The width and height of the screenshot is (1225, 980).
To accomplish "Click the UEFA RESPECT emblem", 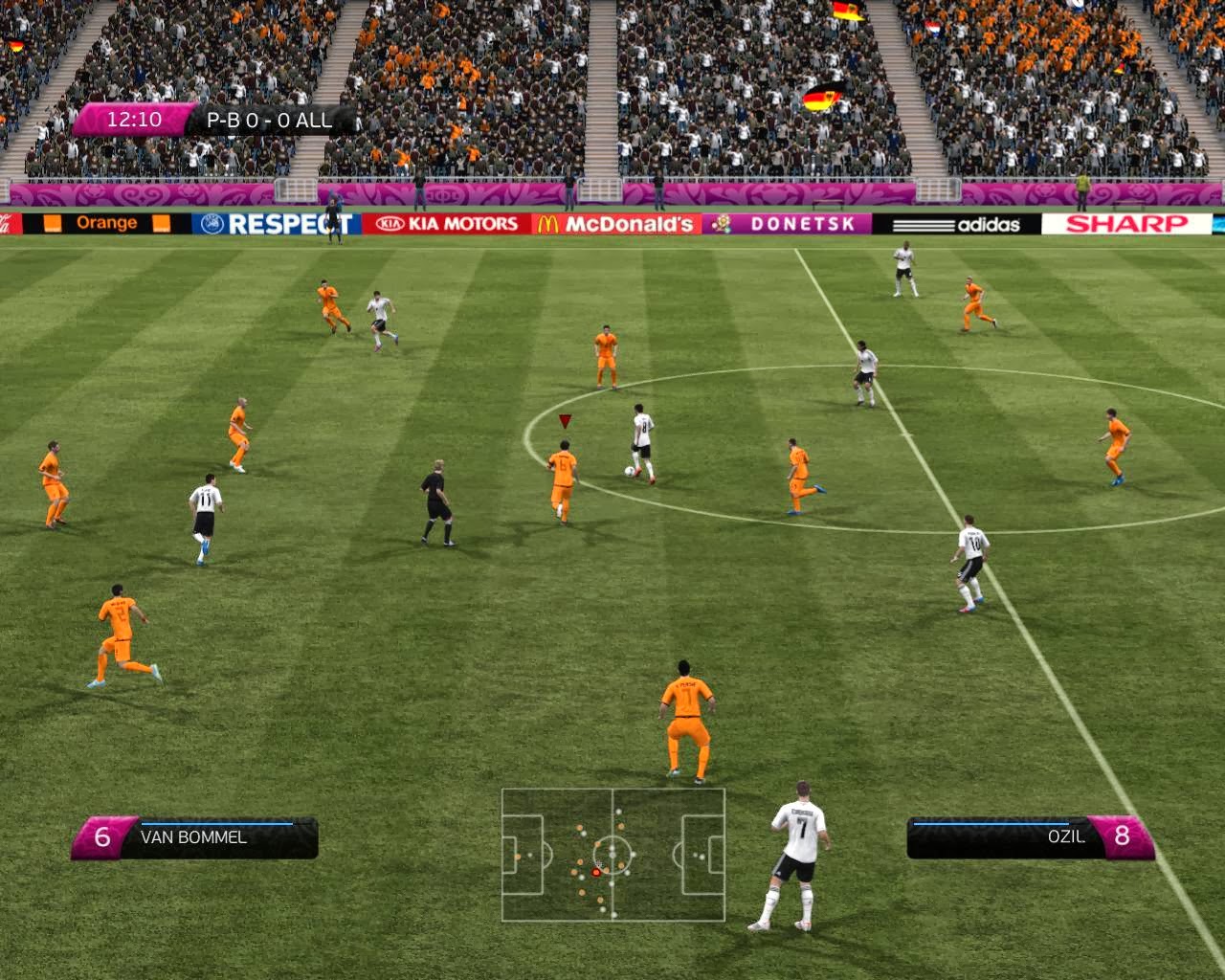I will tap(214, 225).
